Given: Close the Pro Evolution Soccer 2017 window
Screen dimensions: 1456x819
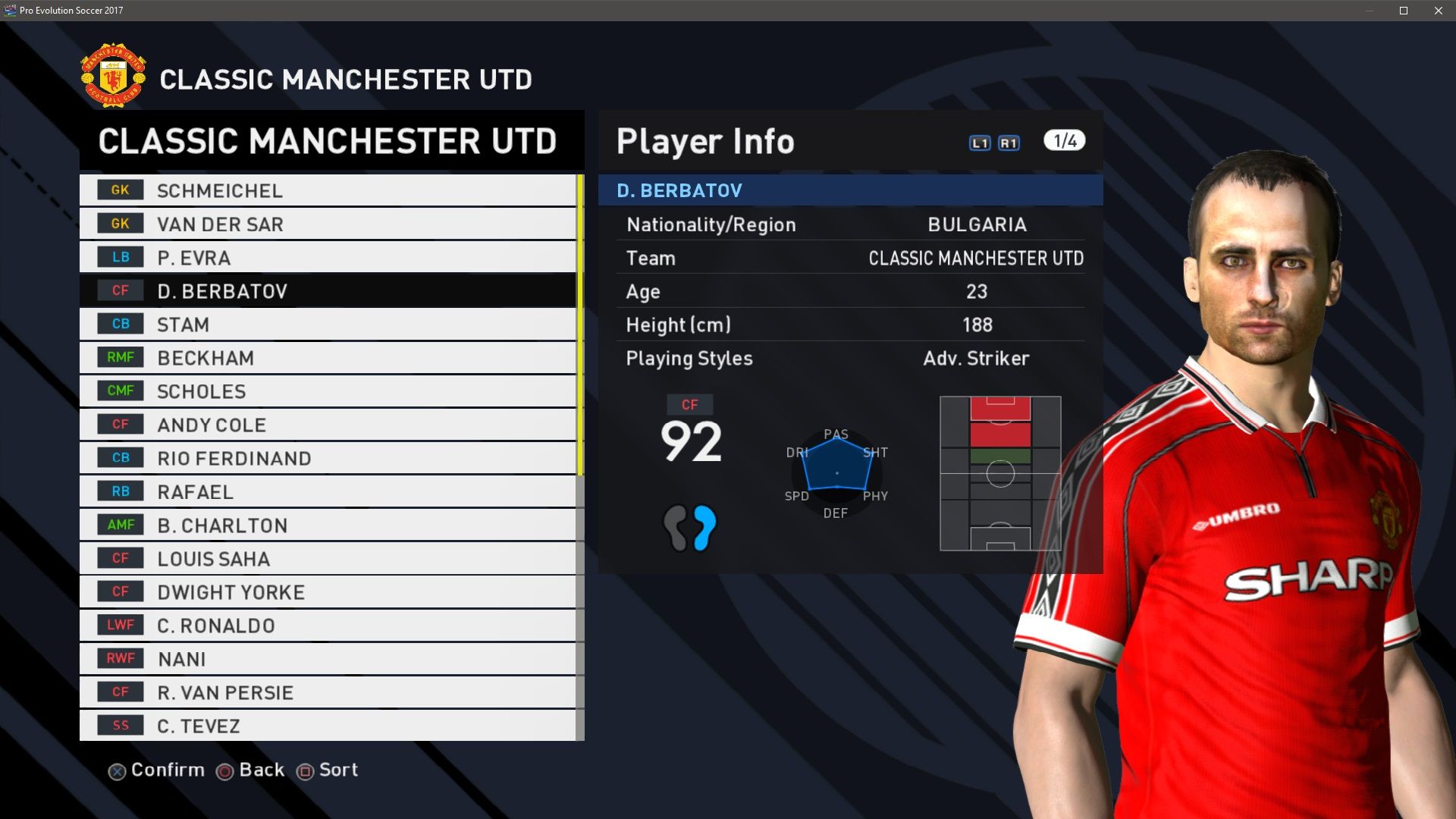Looking at the screenshot, I should 1438,11.
